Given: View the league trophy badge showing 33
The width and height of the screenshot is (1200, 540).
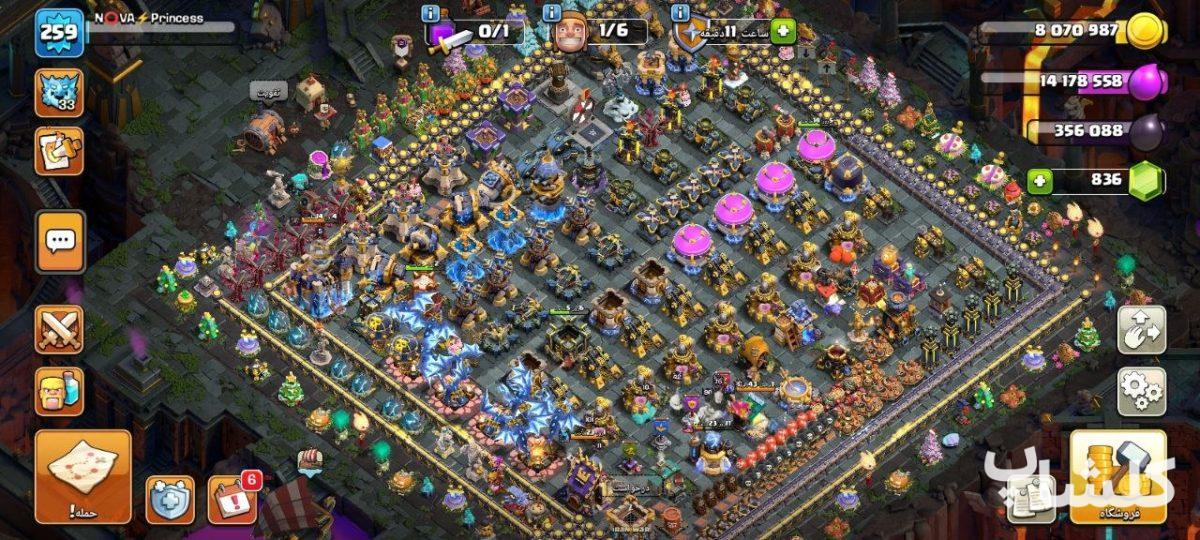Looking at the screenshot, I should pyautogui.click(x=59, y=92).
